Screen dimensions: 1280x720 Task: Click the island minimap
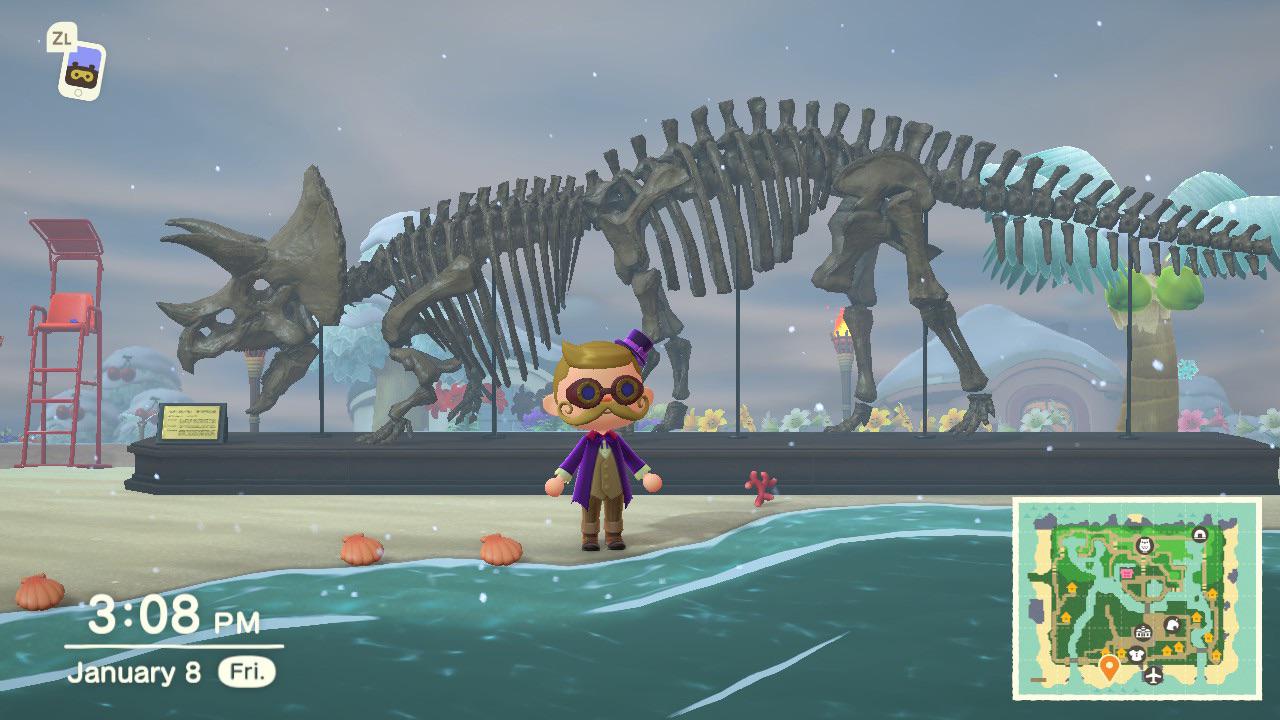(1136, 598)
